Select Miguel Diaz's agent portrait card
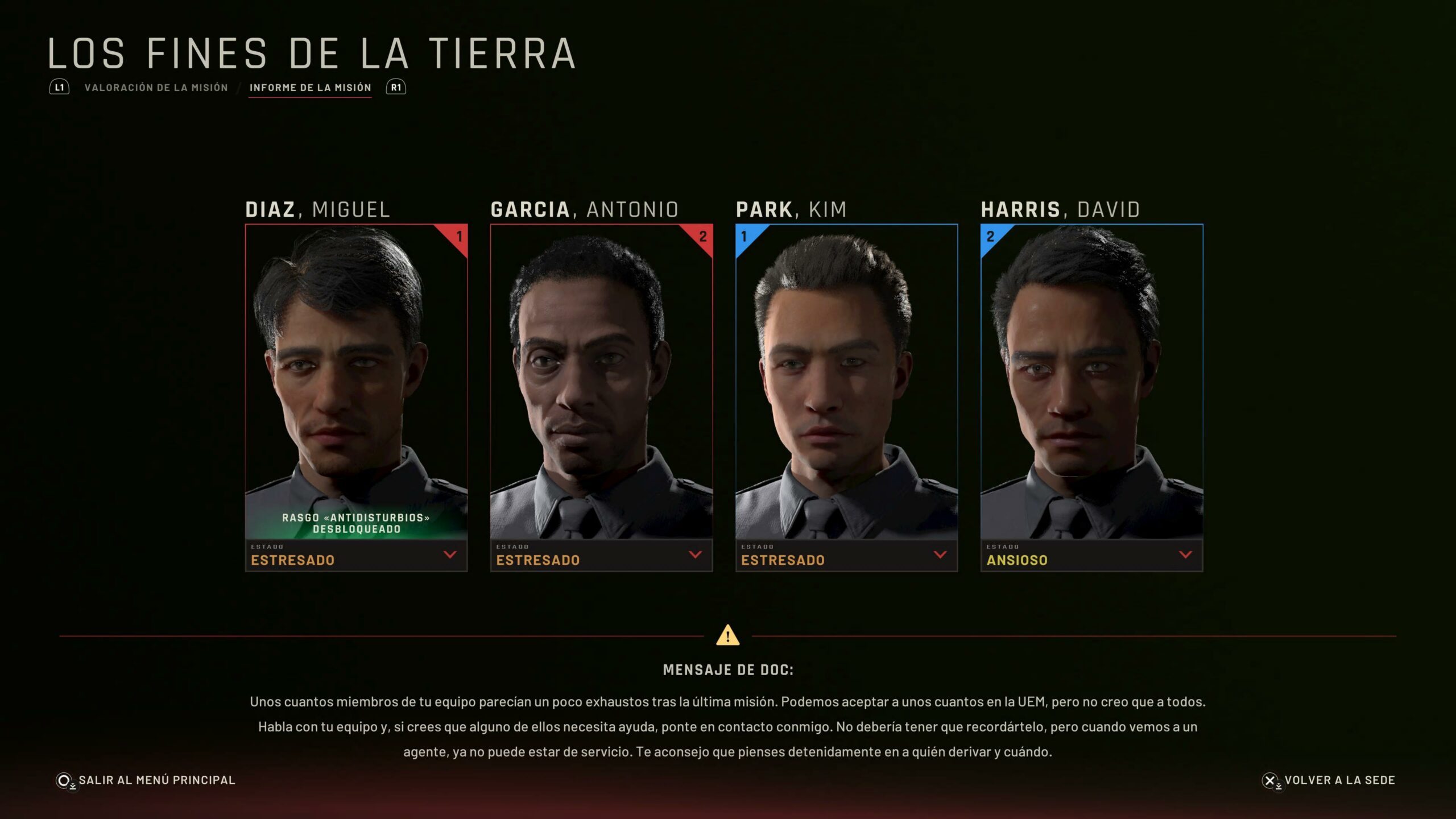Image resolution: width=1456 pixels, height=819 pixels. [x=356, y=381]
